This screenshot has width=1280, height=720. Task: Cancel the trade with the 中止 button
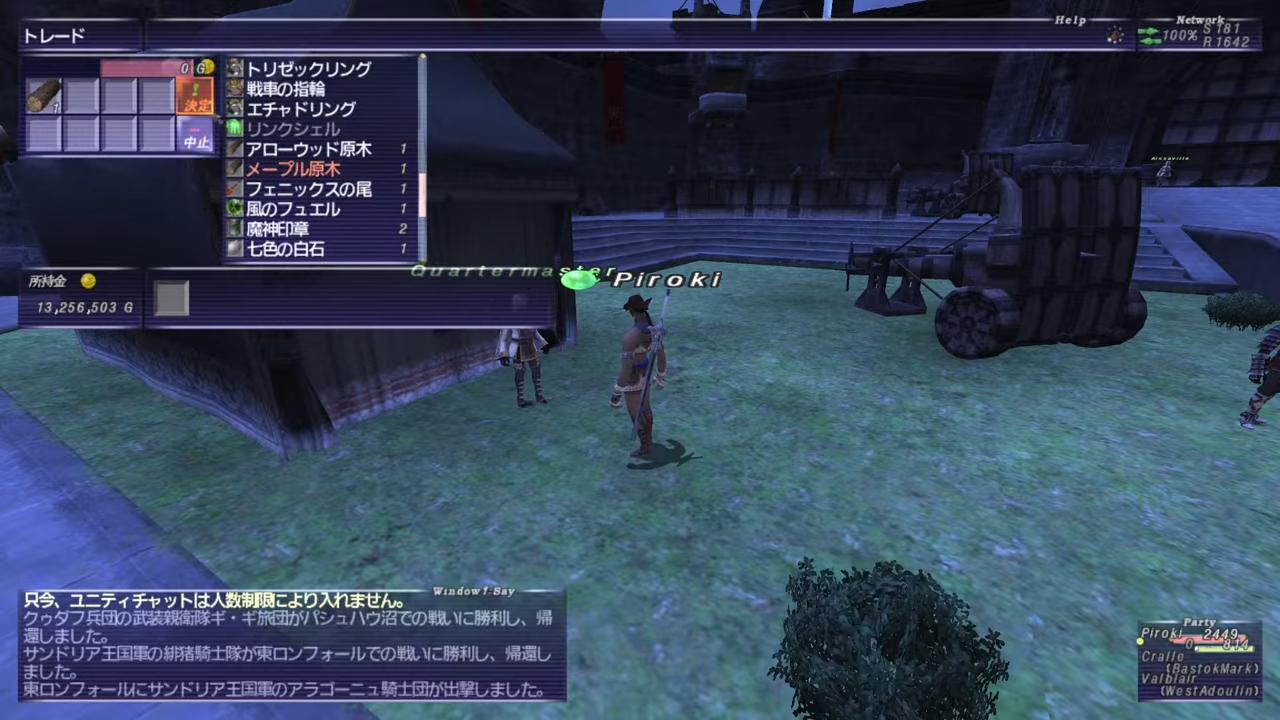click(x=196, y=134)
